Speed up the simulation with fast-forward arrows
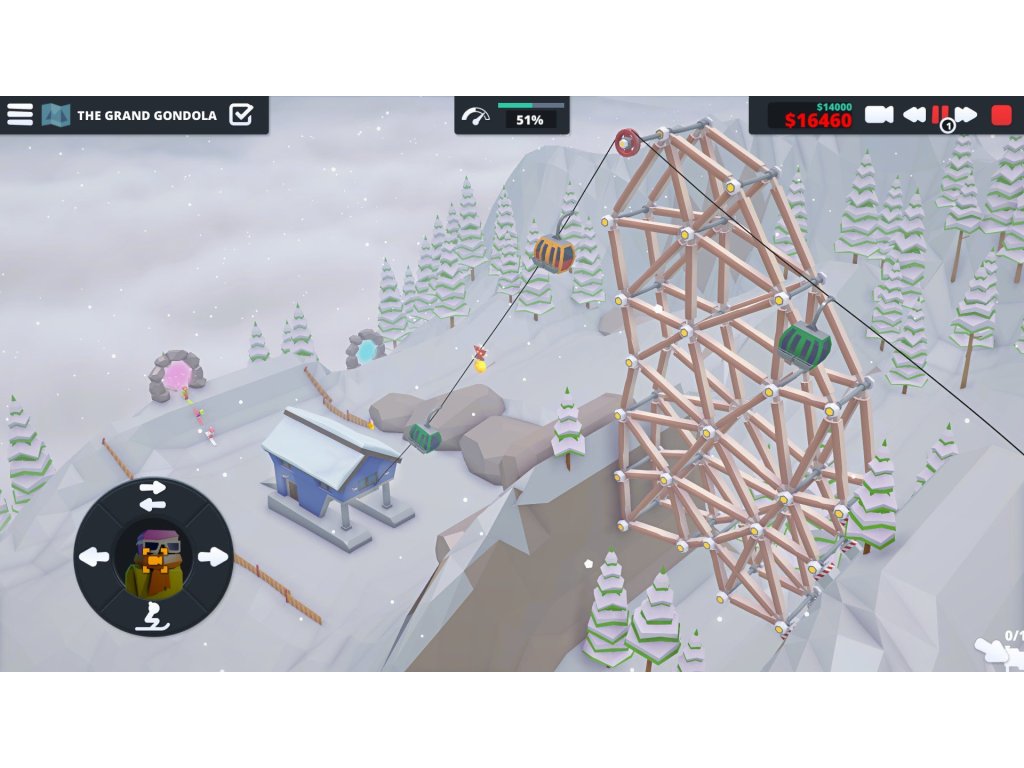The height and width of the screenshot is (768, 1024). click(966, 115)
